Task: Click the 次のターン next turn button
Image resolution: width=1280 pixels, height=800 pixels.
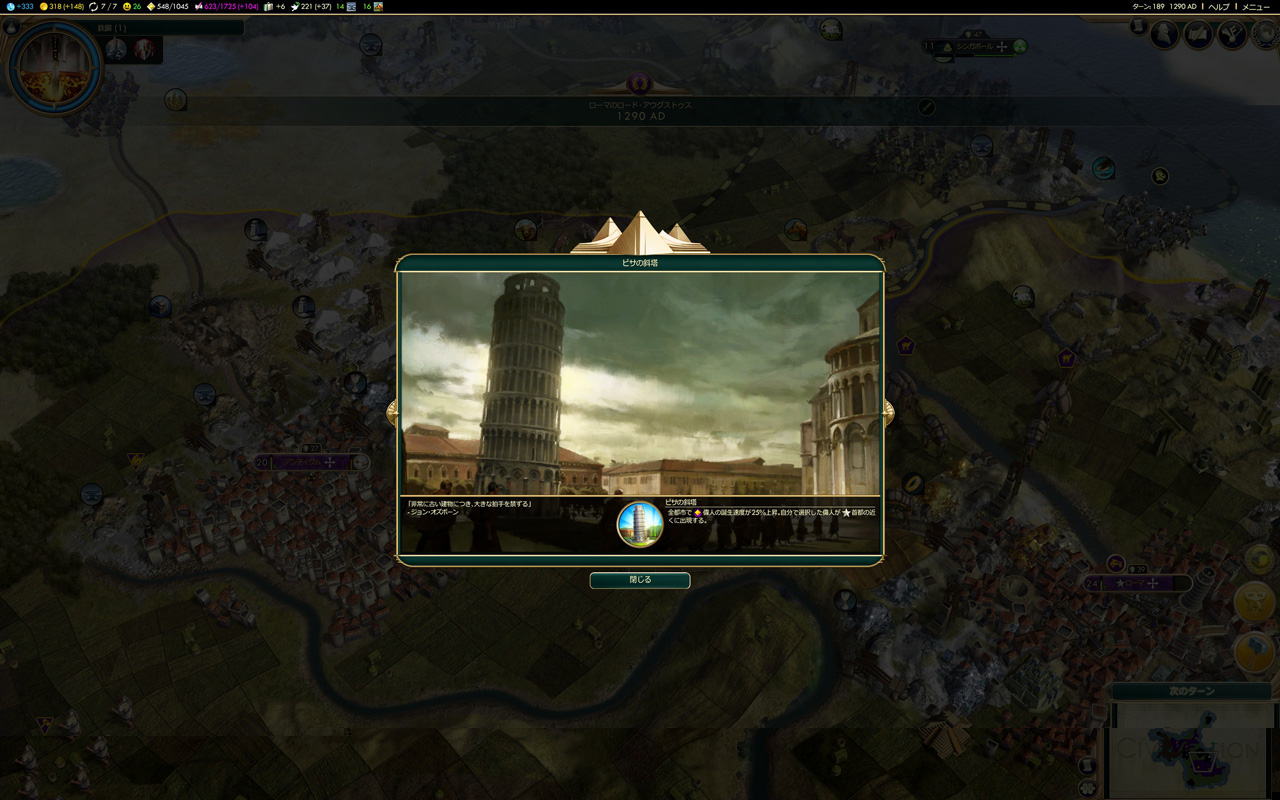Action: [x=1191, y=691]
